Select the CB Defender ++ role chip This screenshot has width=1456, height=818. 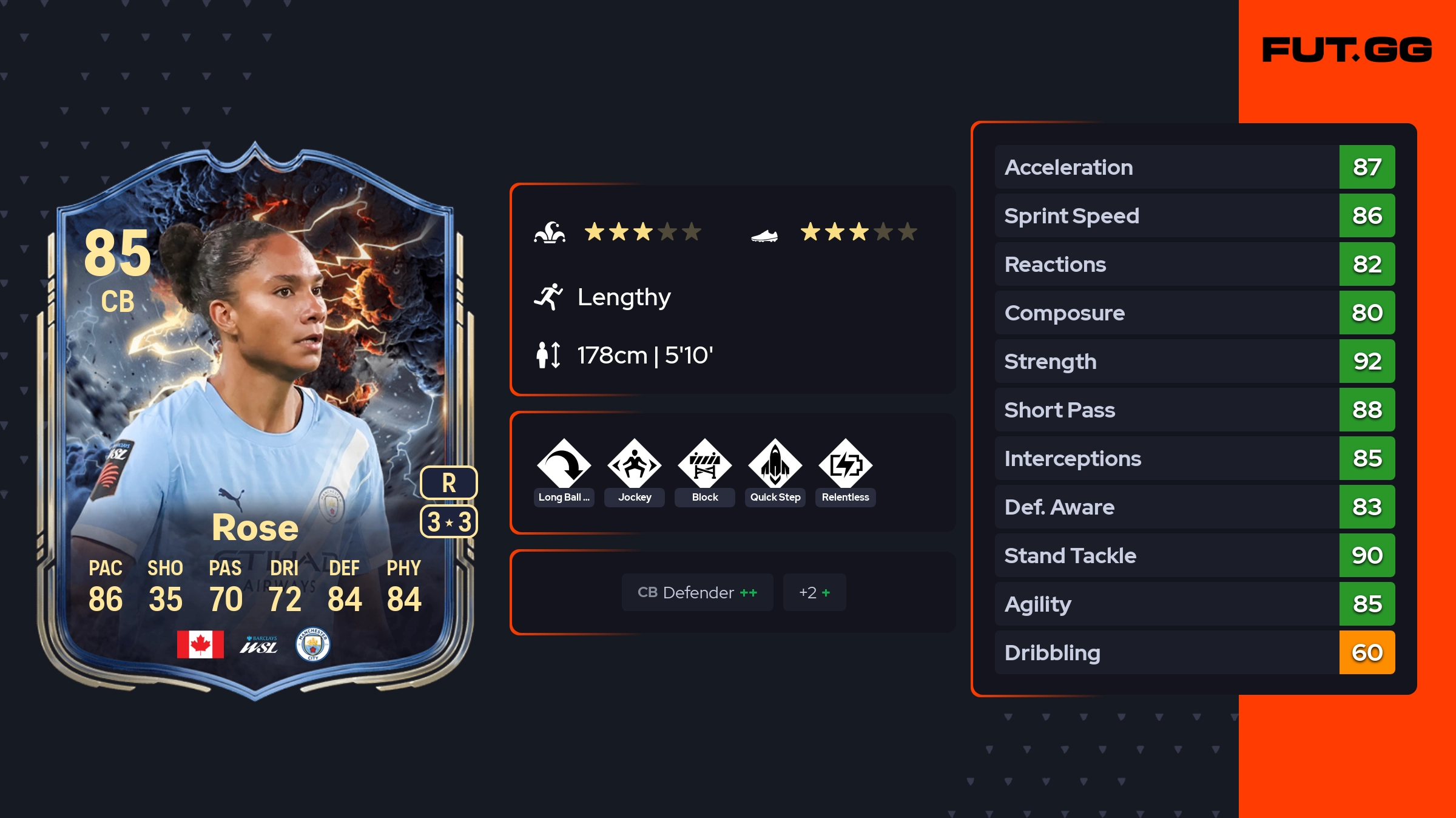697,592
